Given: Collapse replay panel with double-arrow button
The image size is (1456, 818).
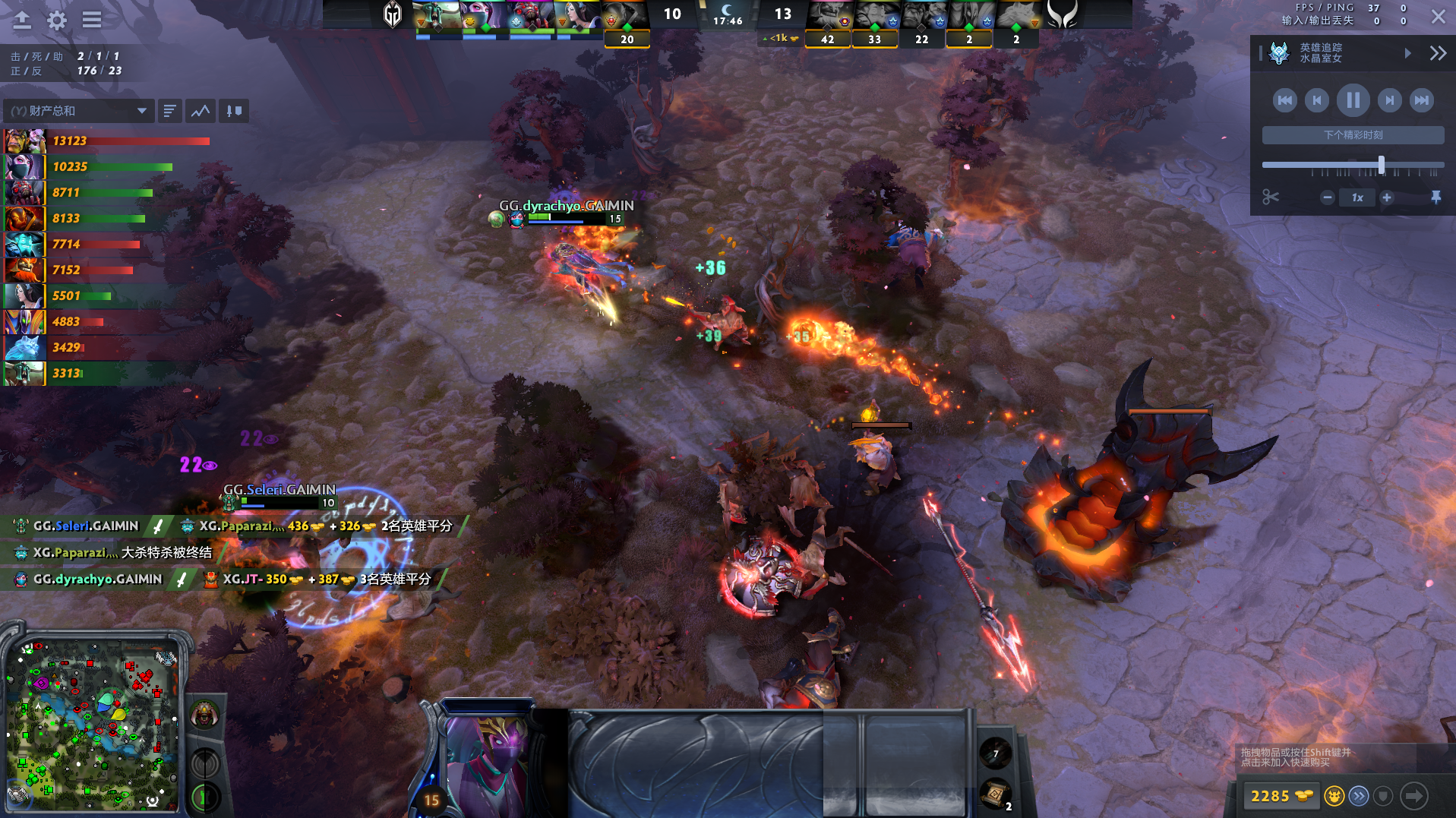Looking at the screenshot, I should 1438,53.
